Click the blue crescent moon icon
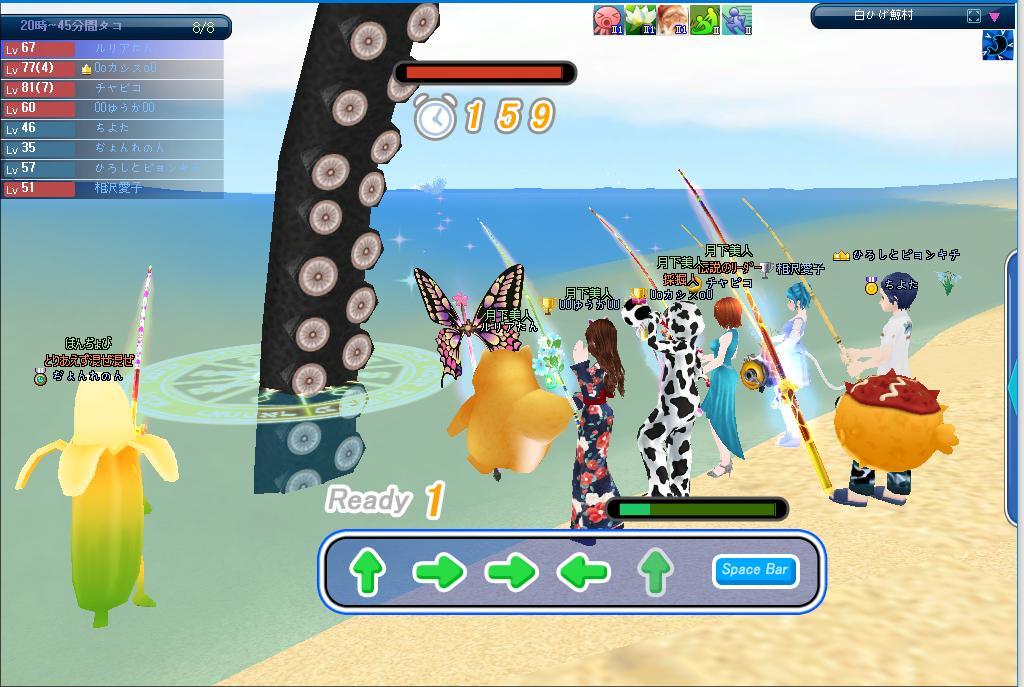 [x=997, y=45]
